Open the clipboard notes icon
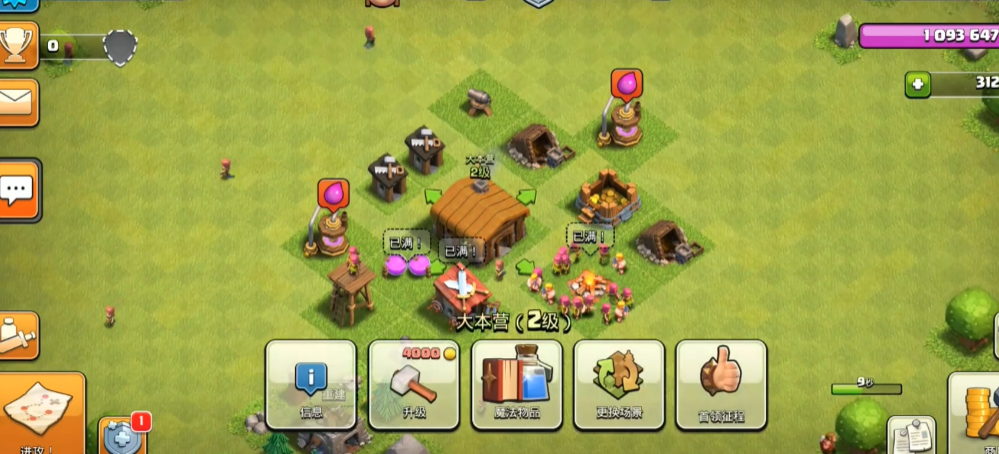This screenshot has height=454, width=999. 910,435
